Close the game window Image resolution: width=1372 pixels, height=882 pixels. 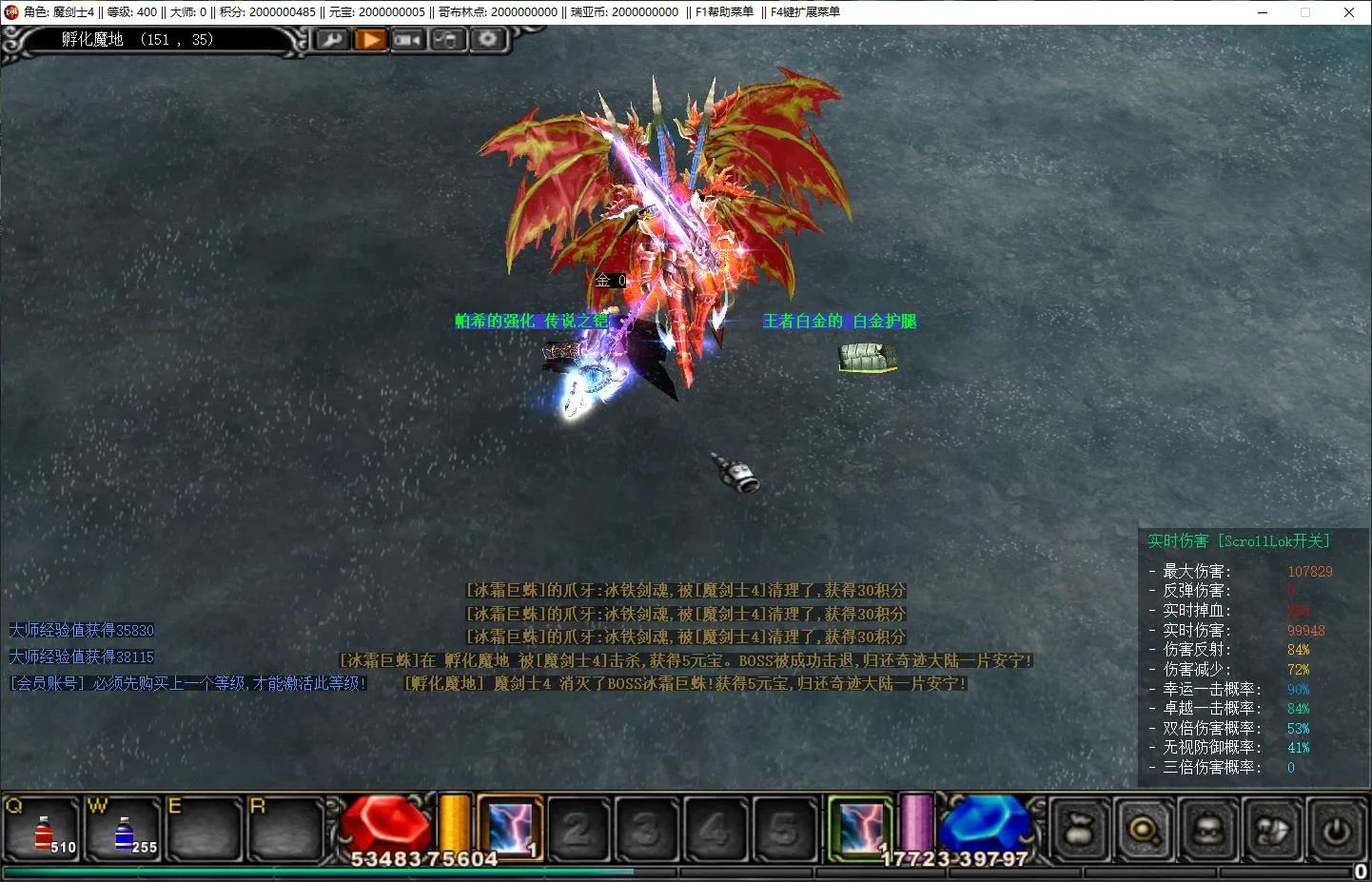coord(1348,12)
